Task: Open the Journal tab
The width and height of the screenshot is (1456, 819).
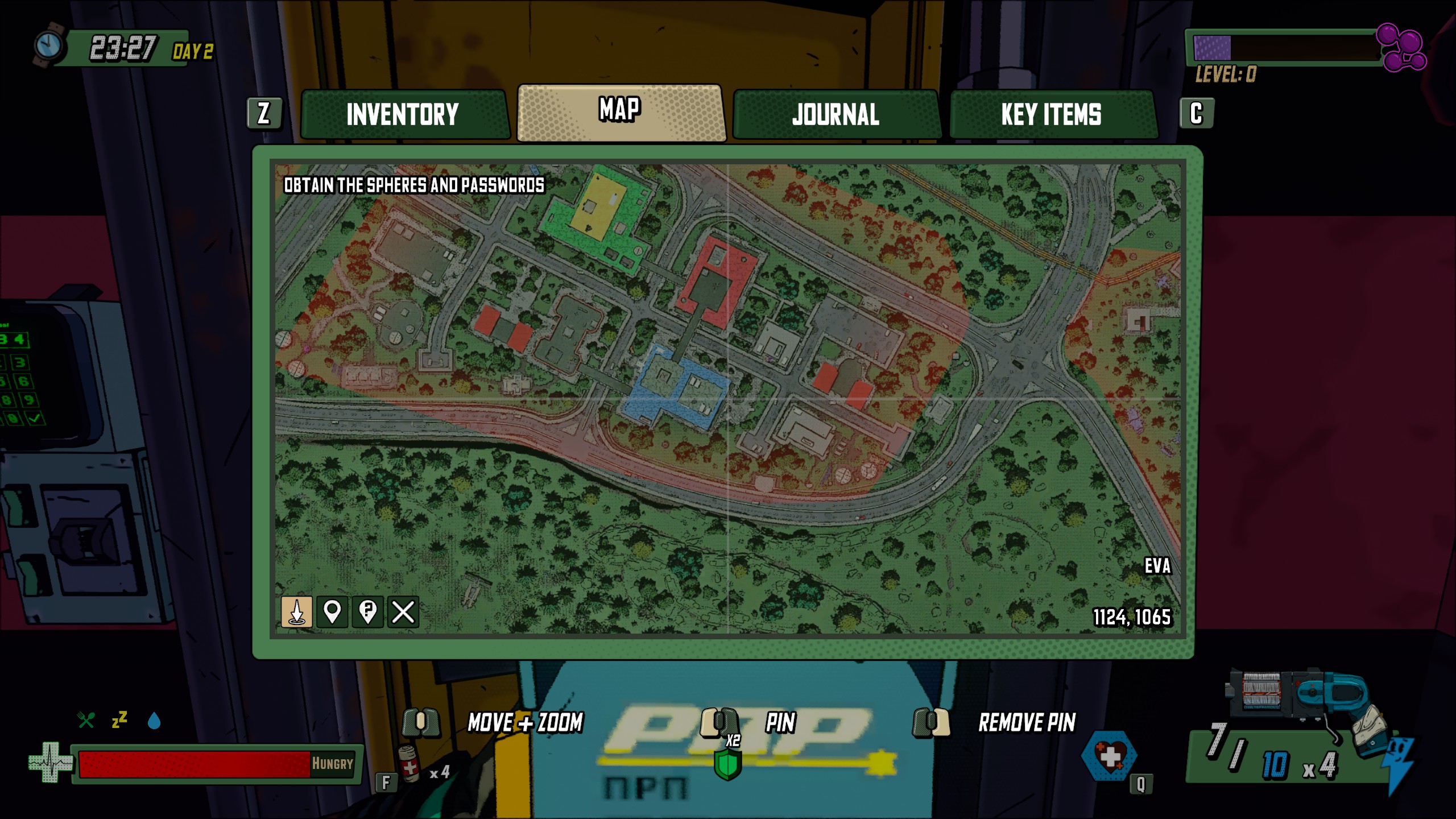Action: tap(835, 114)
